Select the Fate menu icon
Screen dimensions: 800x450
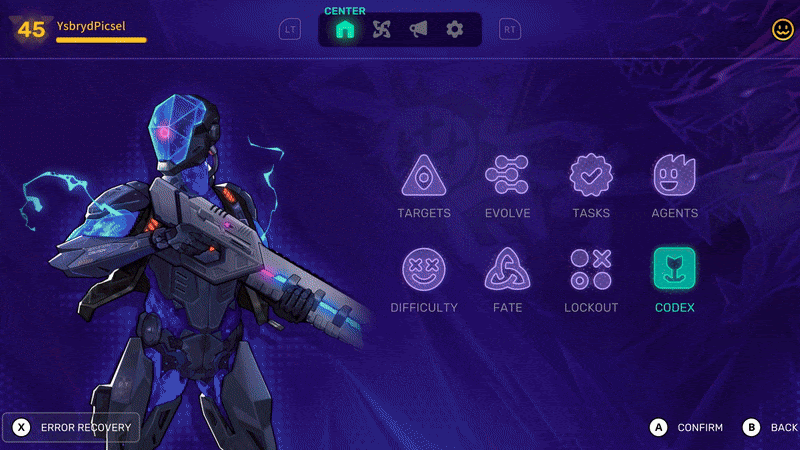[x=507, y=269]
